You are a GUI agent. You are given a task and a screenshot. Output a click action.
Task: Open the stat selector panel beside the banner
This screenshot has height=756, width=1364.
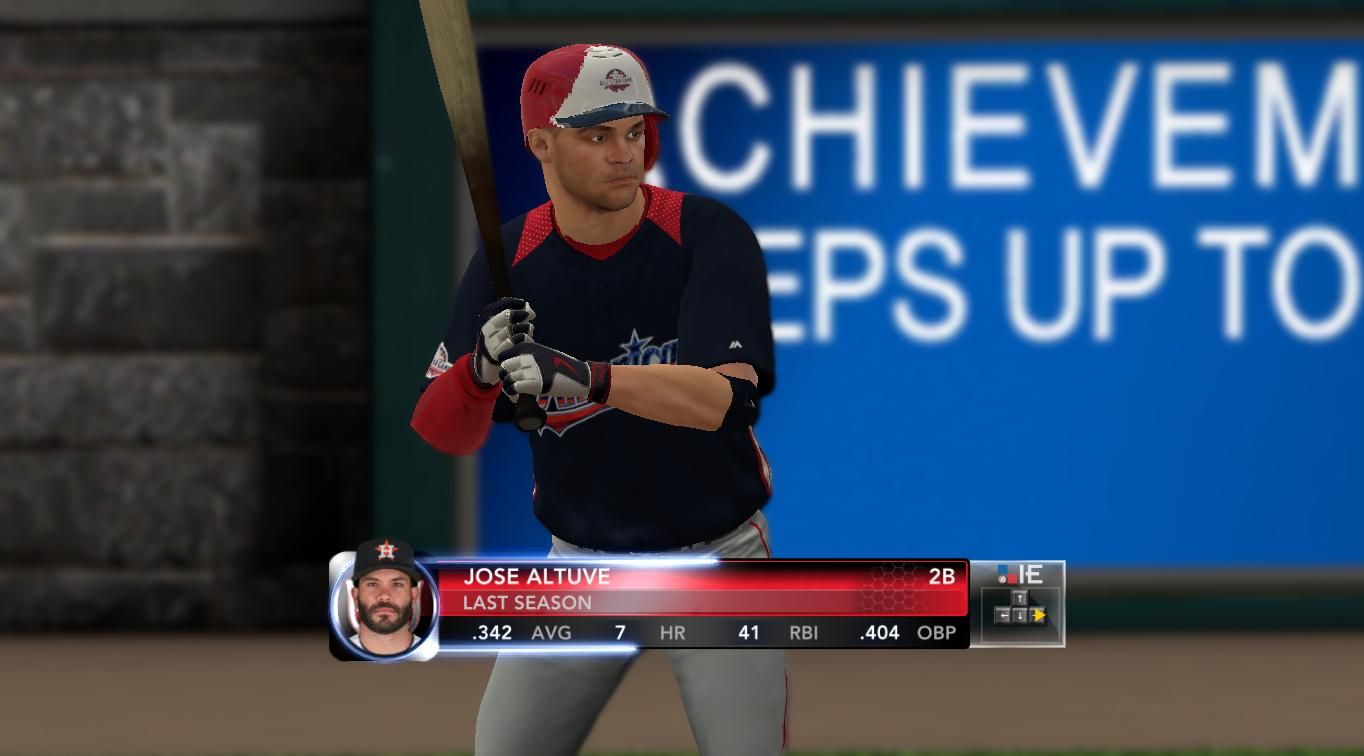tap(1018, 604)
